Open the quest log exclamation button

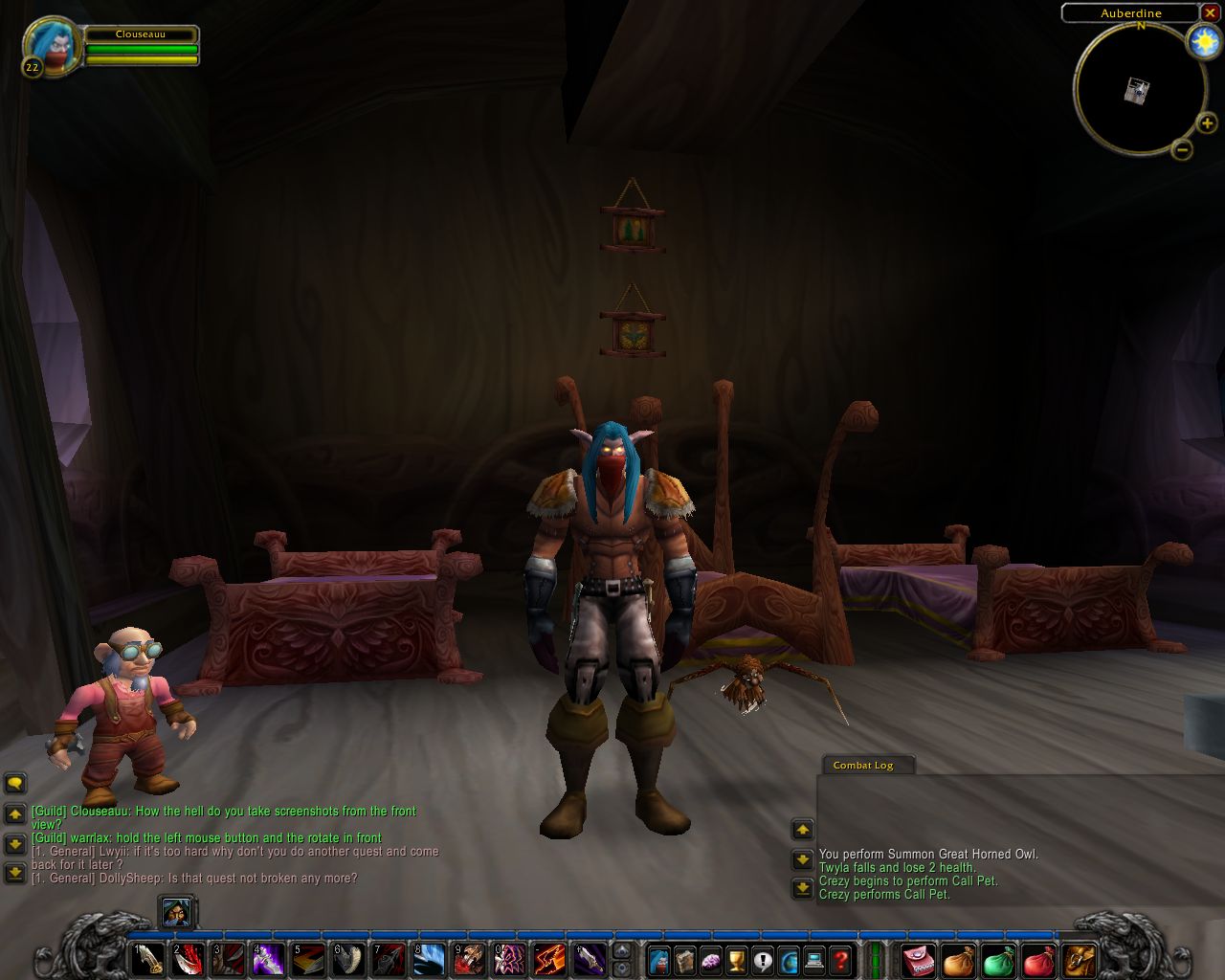coord(763,959)
